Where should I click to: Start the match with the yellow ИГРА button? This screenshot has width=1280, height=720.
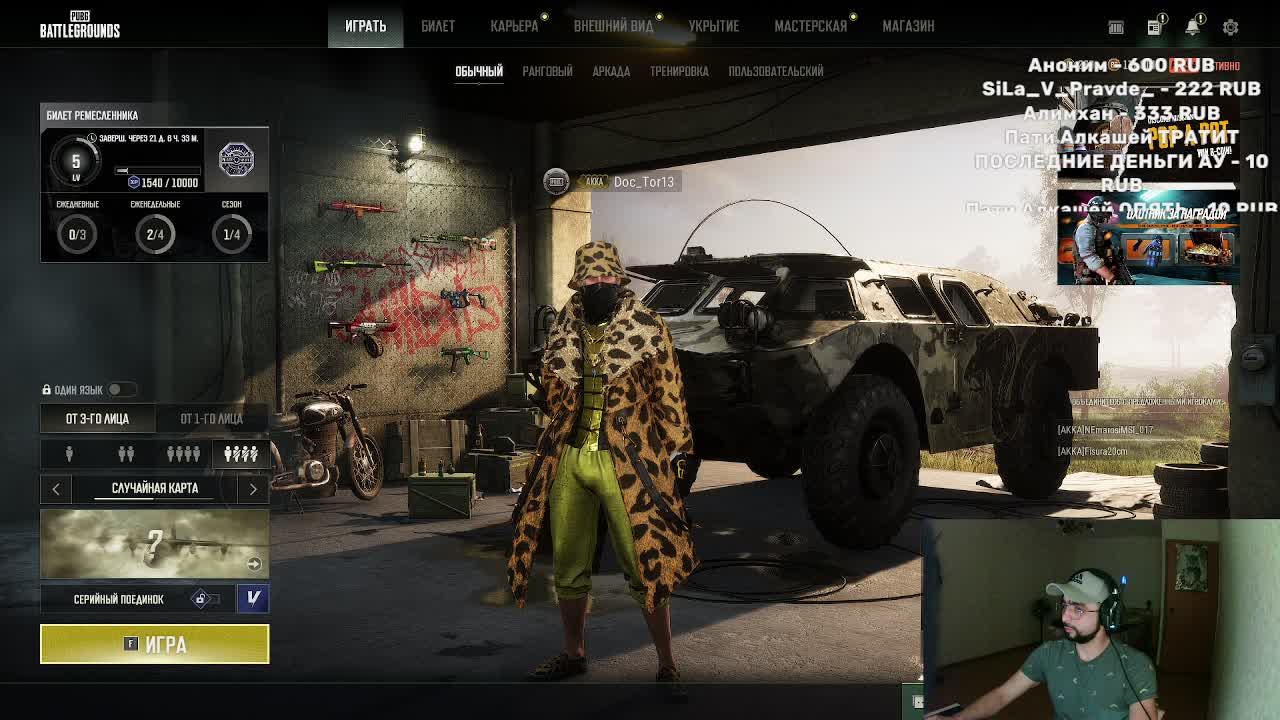(154, 644)
